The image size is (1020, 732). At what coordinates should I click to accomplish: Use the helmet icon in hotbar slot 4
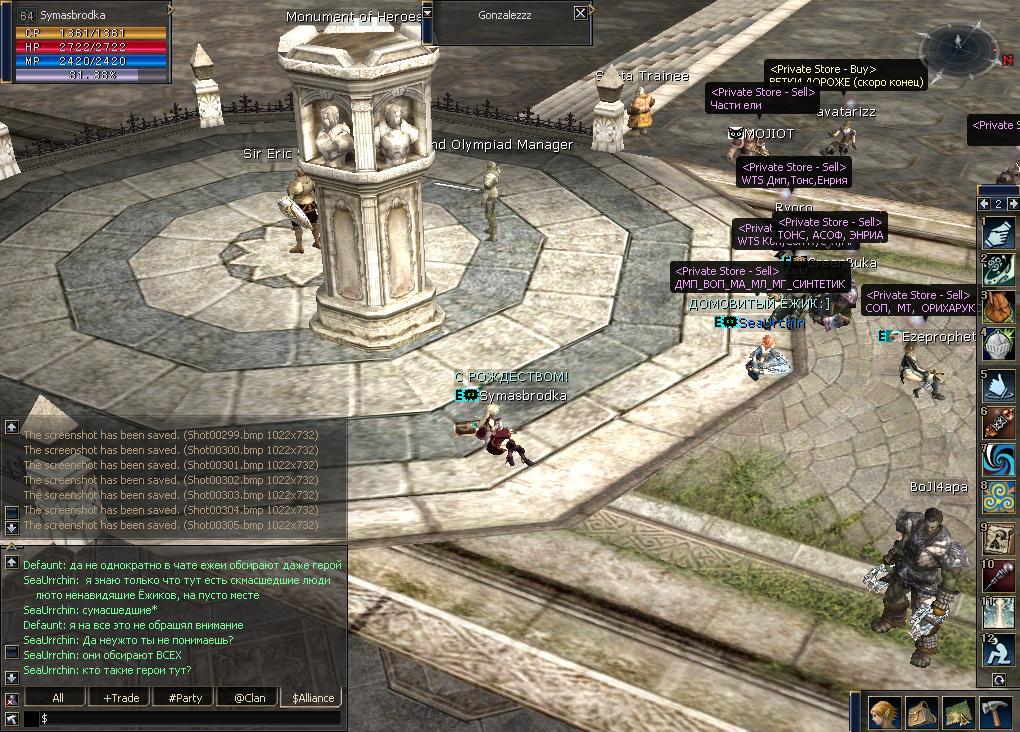click(x=998, y=345)
